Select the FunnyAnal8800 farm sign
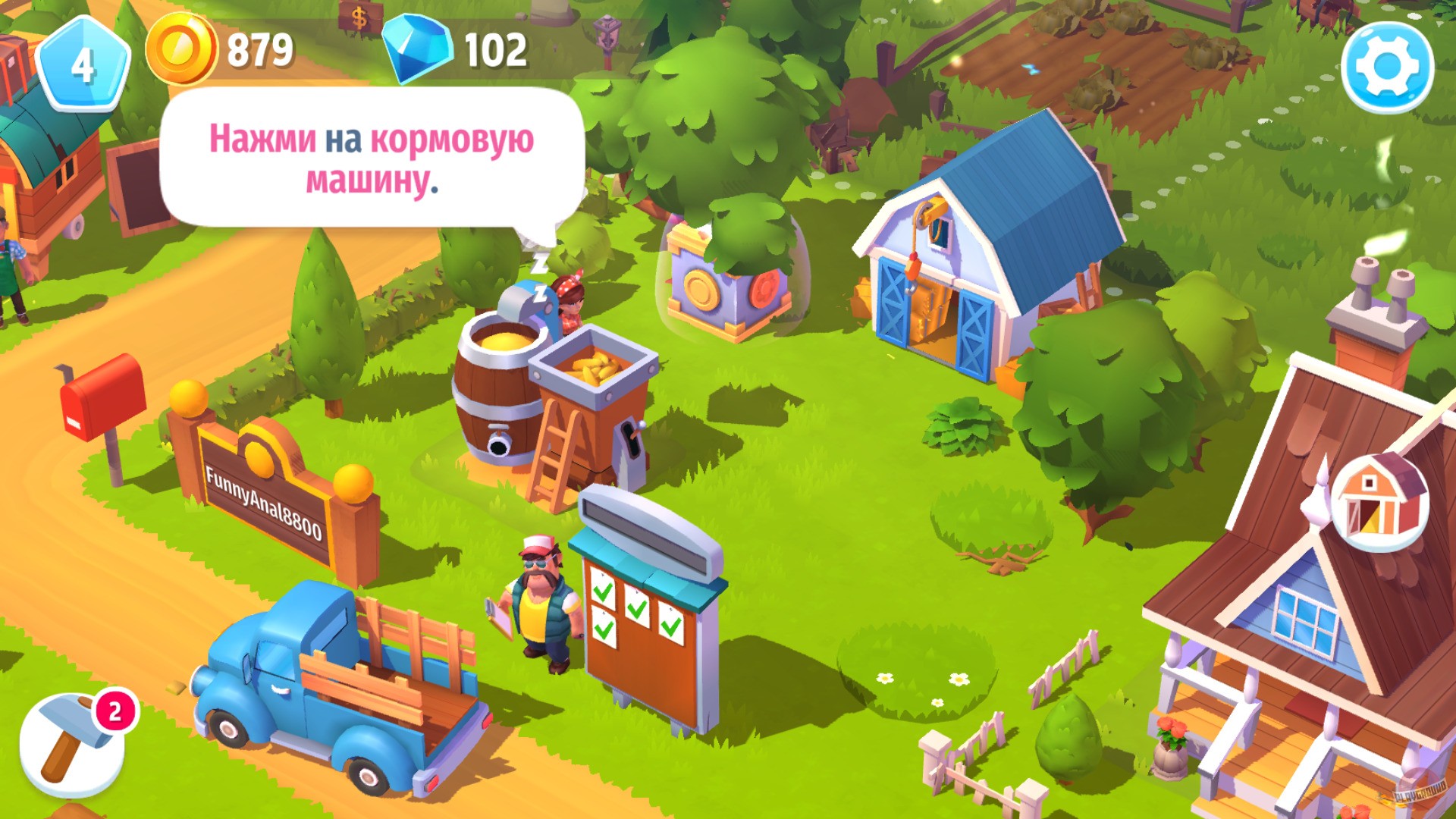 pyautogui.click(x=262, y=500)
